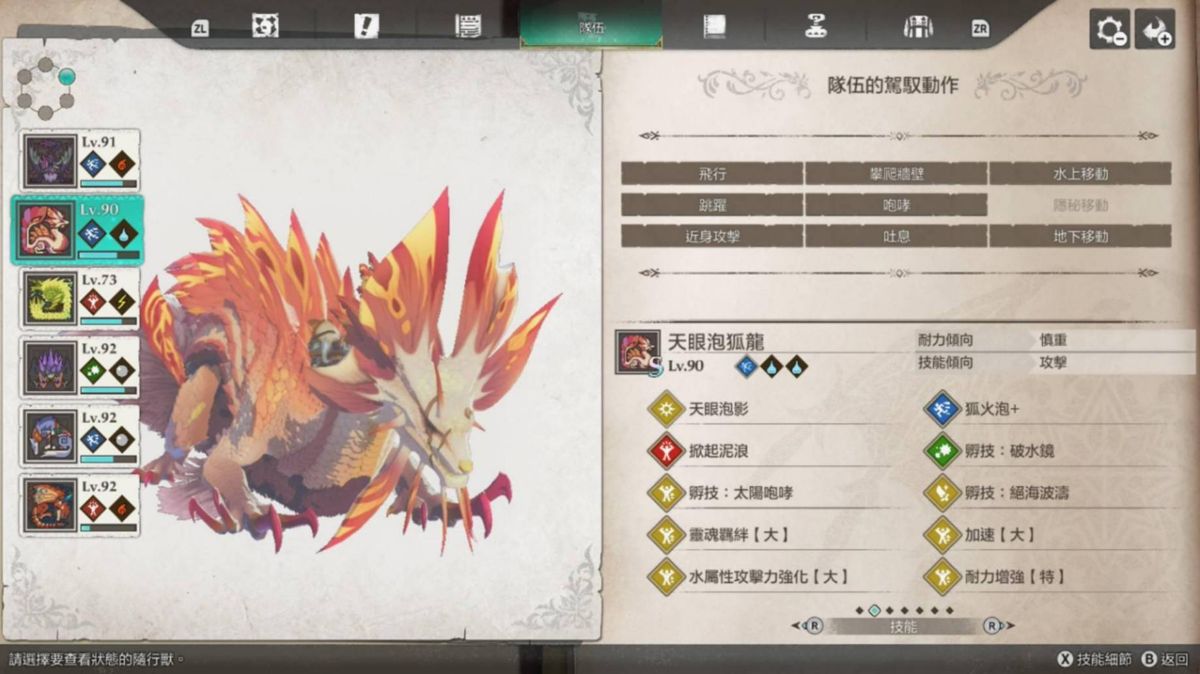Image resolution: width=1200 pixels, height=674 pixels.
Task: Choose the 孵技：太陽咆哮 skill
Action: click(x=740, y=492)
